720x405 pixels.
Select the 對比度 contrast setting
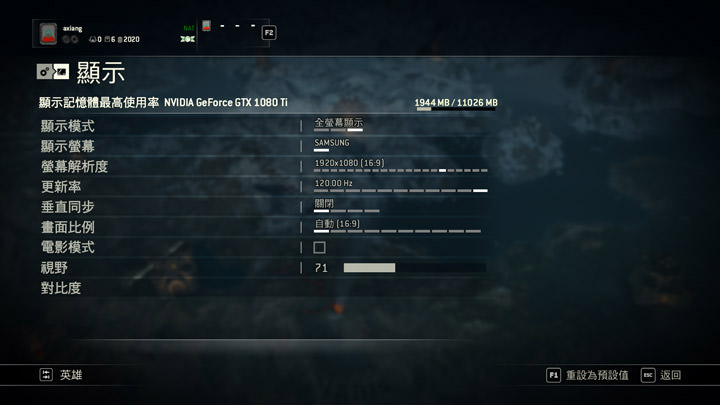click(x=61, y=288)
